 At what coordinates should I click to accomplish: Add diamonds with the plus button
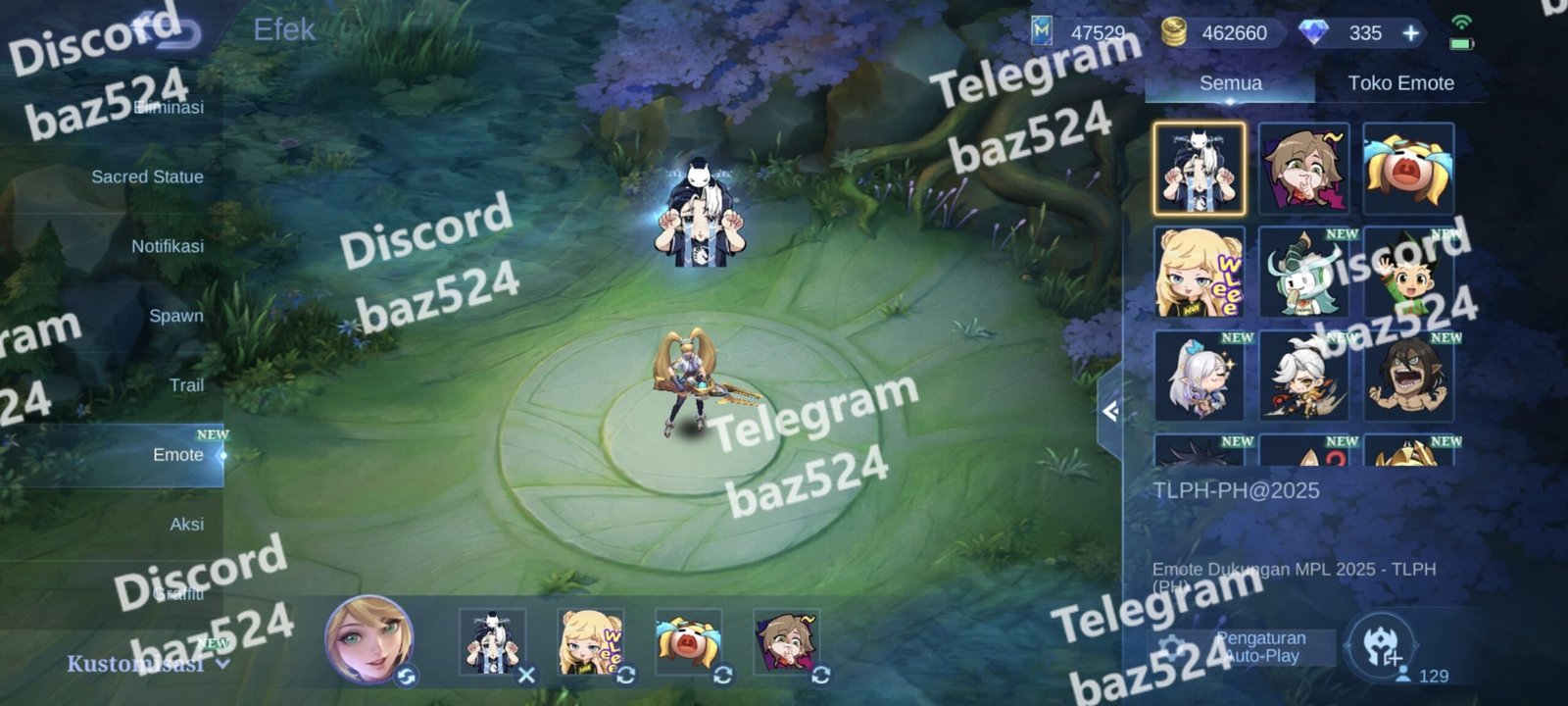click(1410, 33)
